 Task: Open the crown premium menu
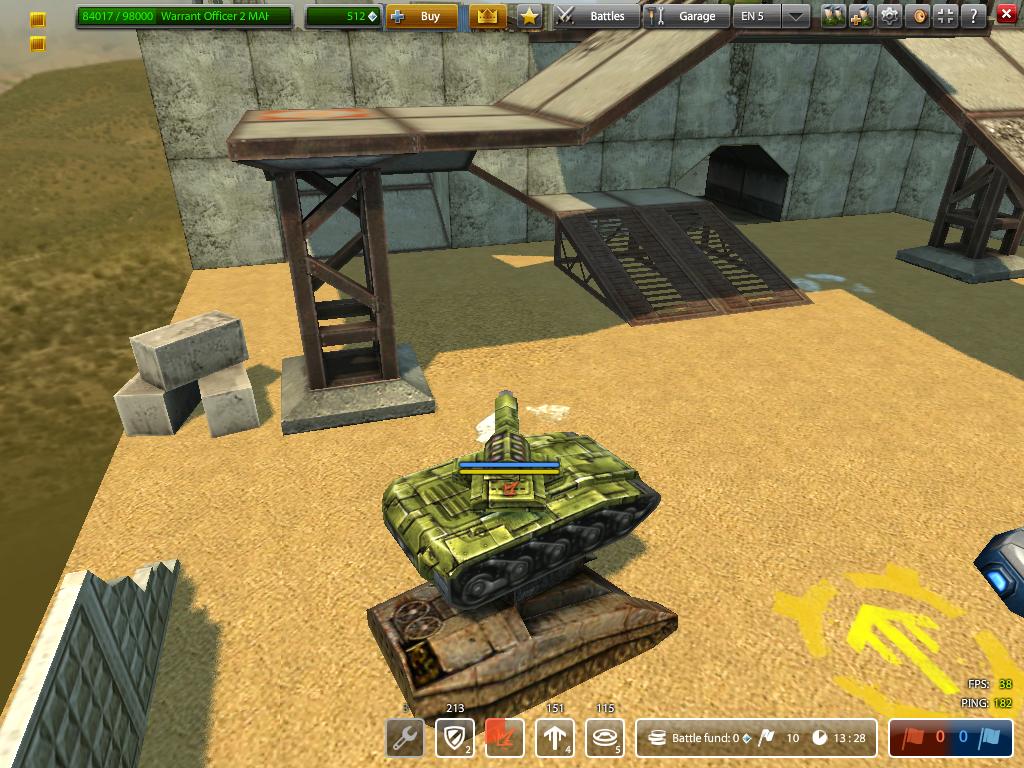[488, 16]
